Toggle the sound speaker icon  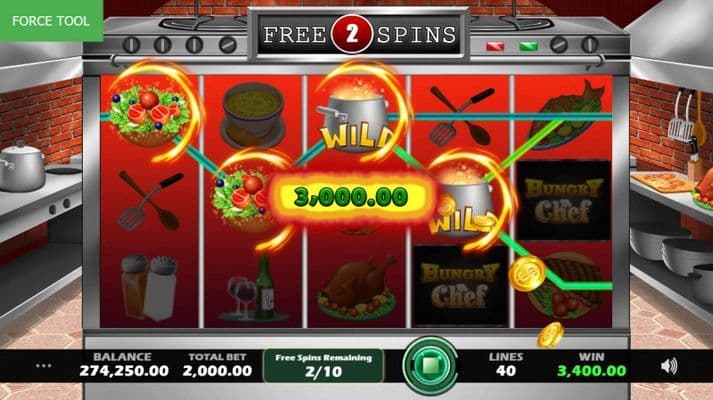point(669,366)
